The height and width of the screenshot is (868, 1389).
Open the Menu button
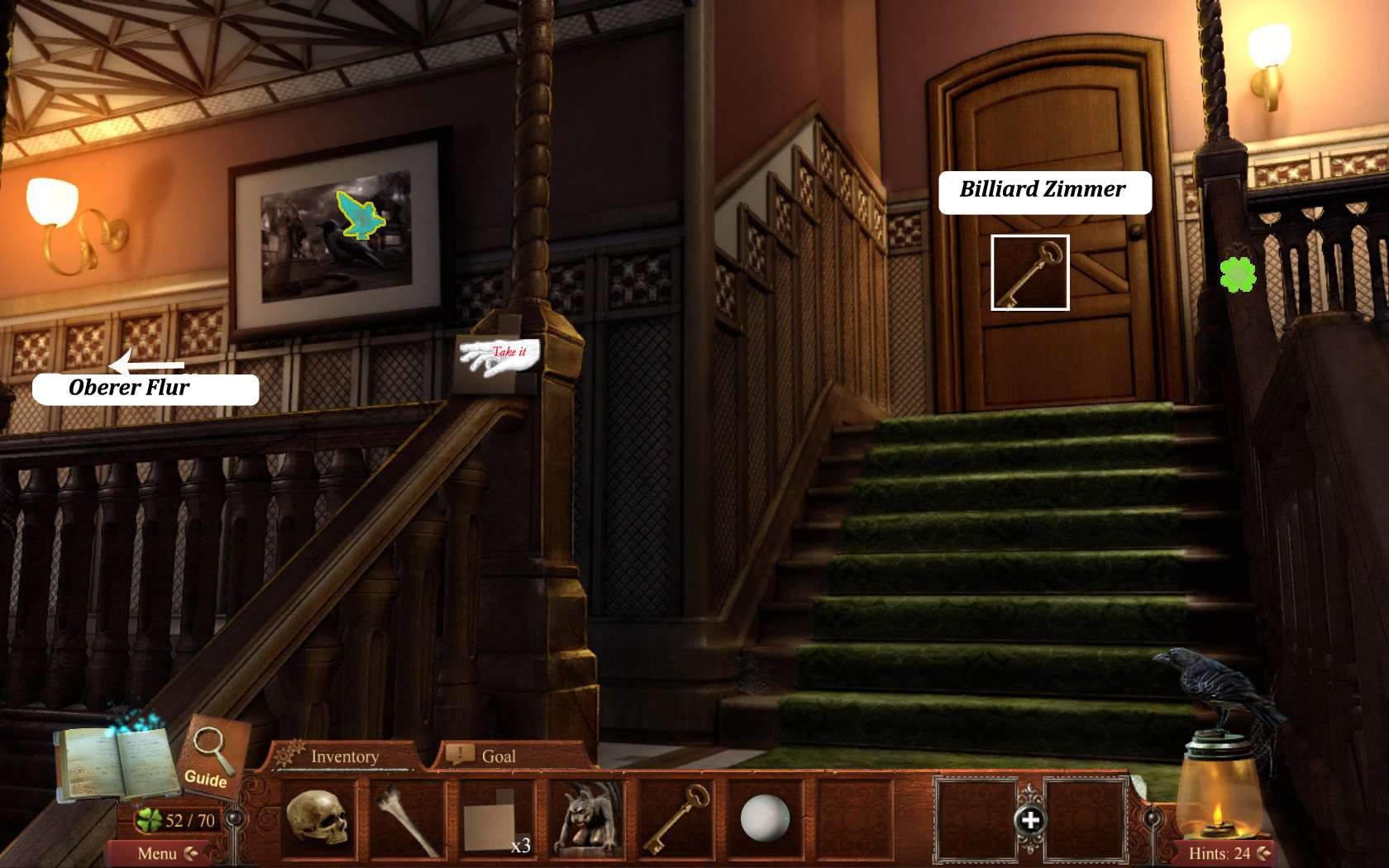click(158, 853)
